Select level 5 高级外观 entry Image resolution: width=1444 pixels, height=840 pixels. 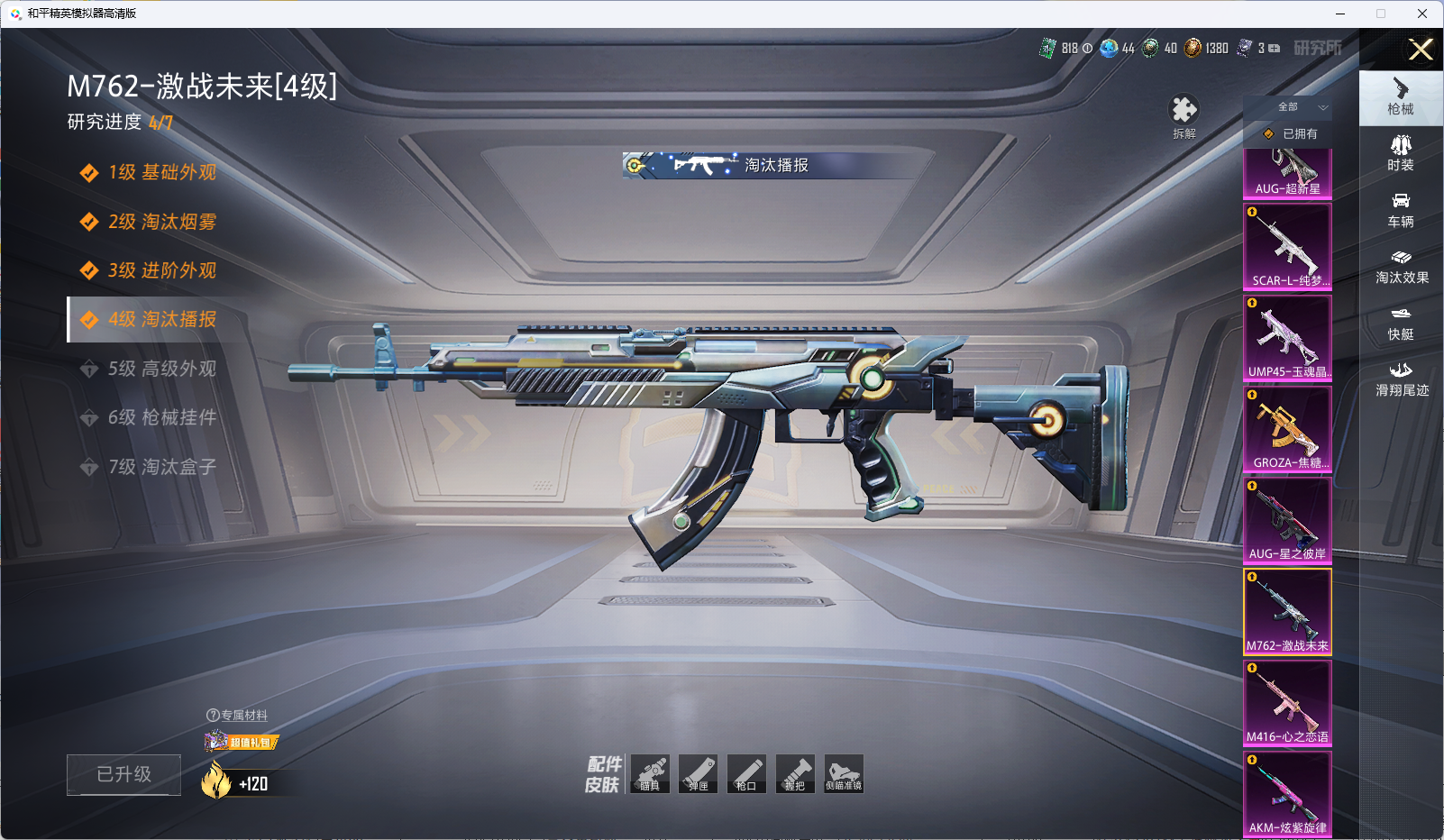coord(160,369)
